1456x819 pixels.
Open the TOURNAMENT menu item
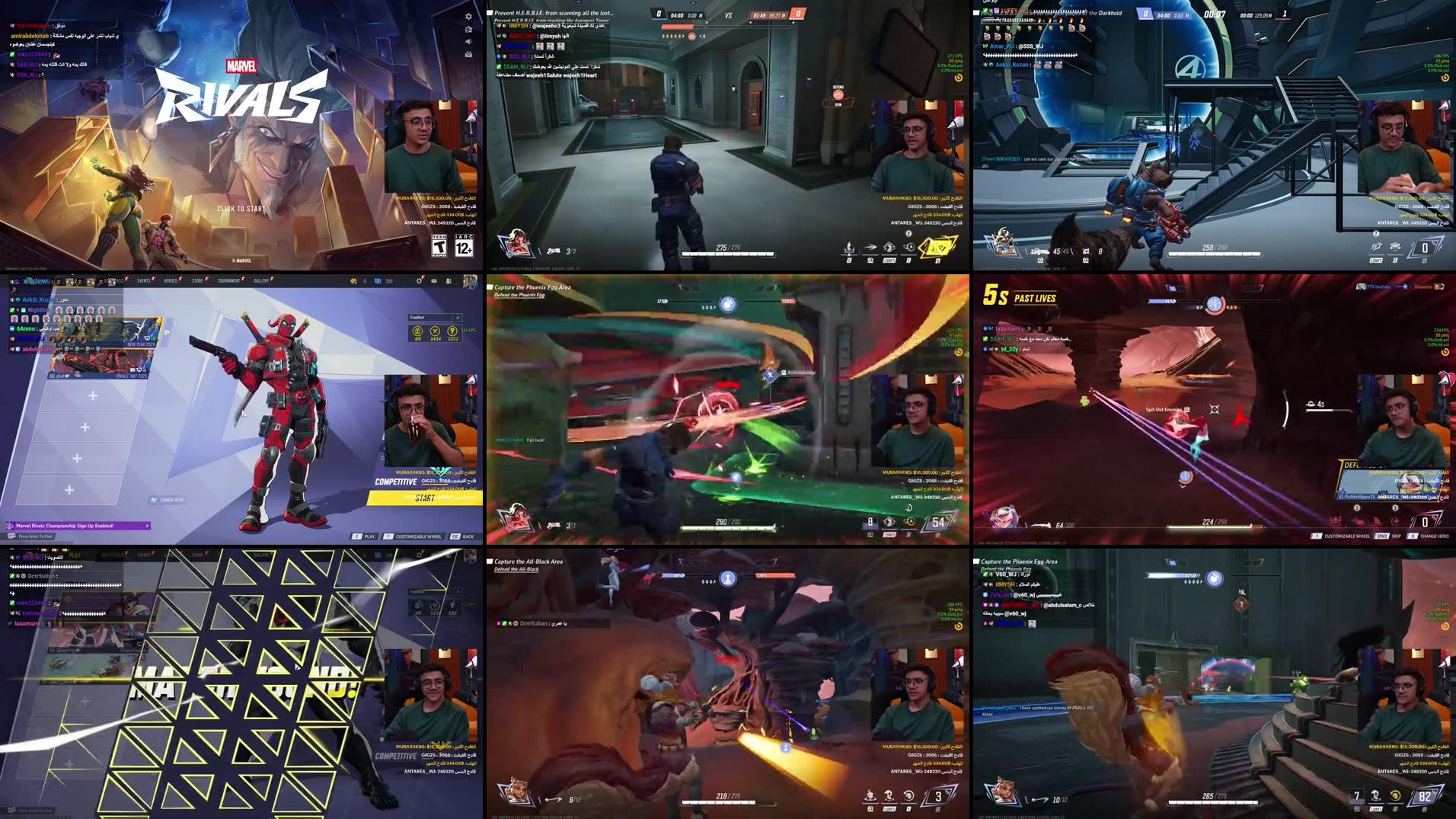tap(228, 280)
